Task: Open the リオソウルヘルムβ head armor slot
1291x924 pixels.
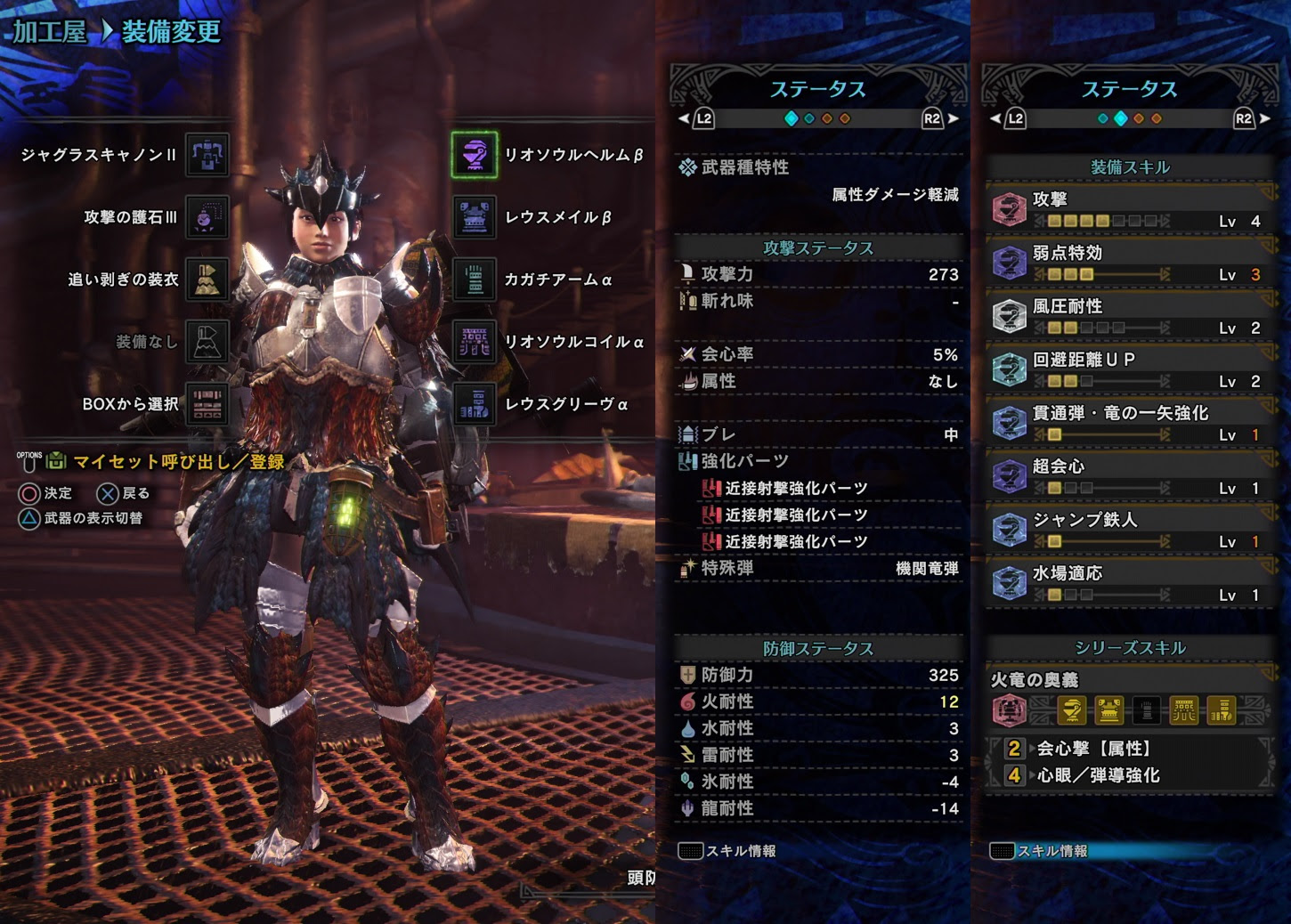Action: [472, 155]
